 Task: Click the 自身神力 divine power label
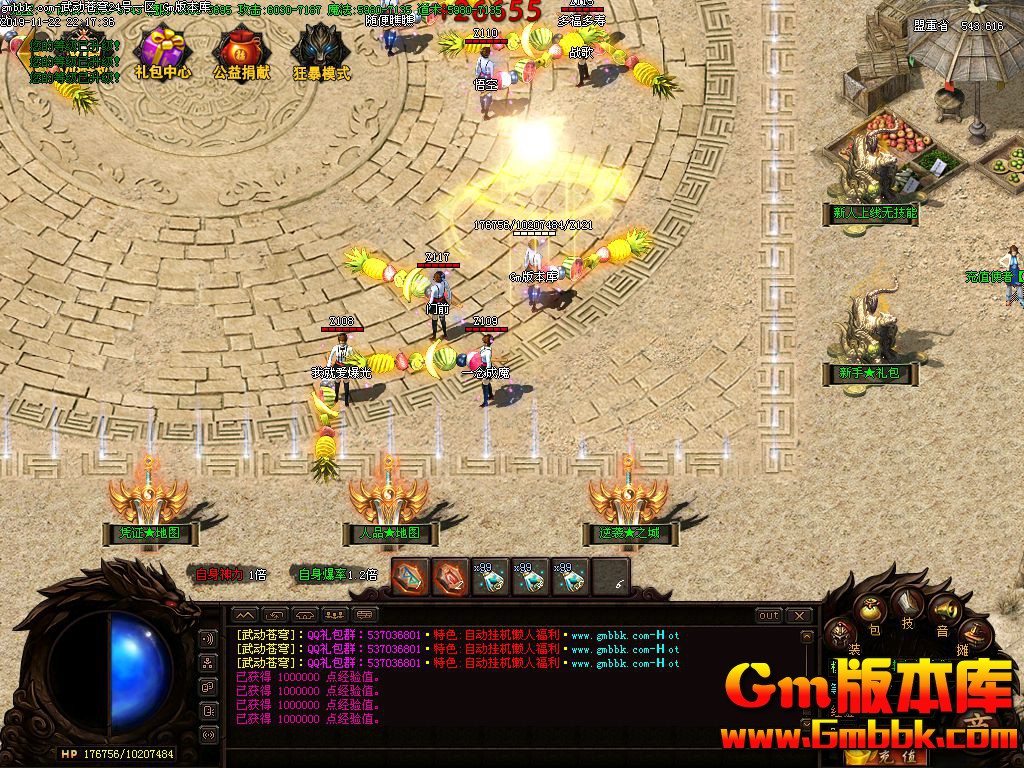219,574
